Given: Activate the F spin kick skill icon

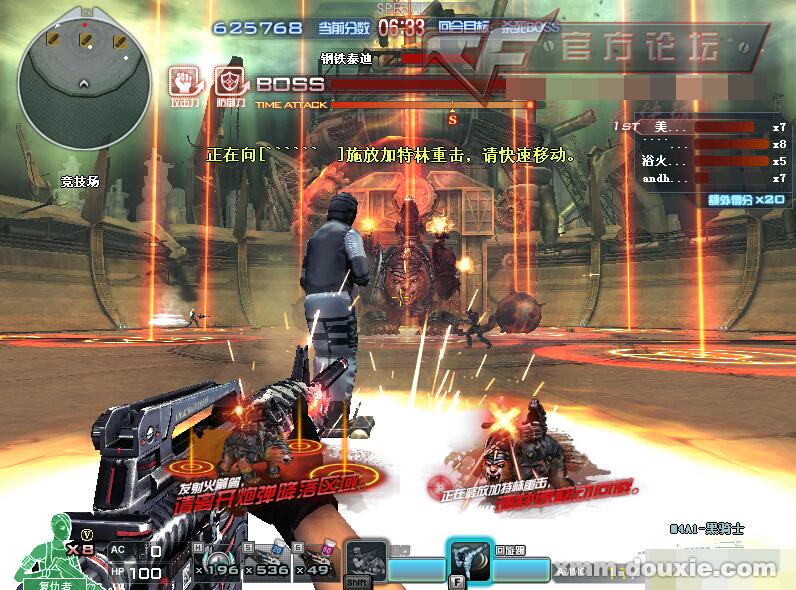Looking at the screenshot, I should pos(468,562).
